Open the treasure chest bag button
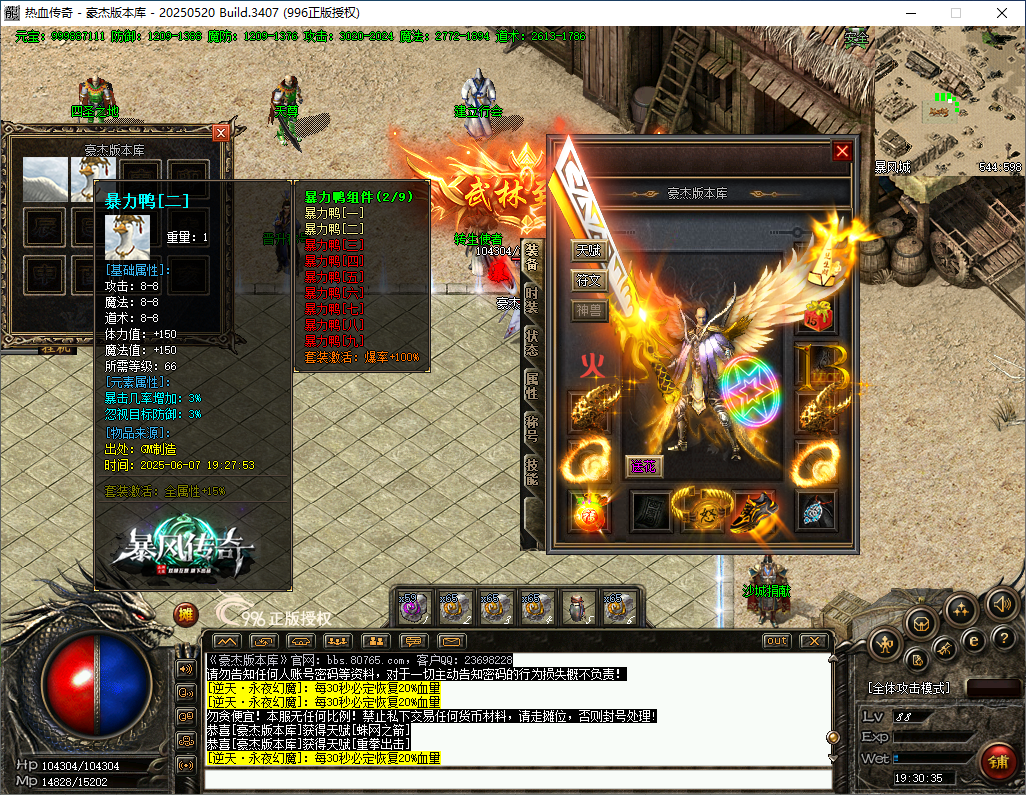The height and width of the screenshot is (795, 1026). 921,621
